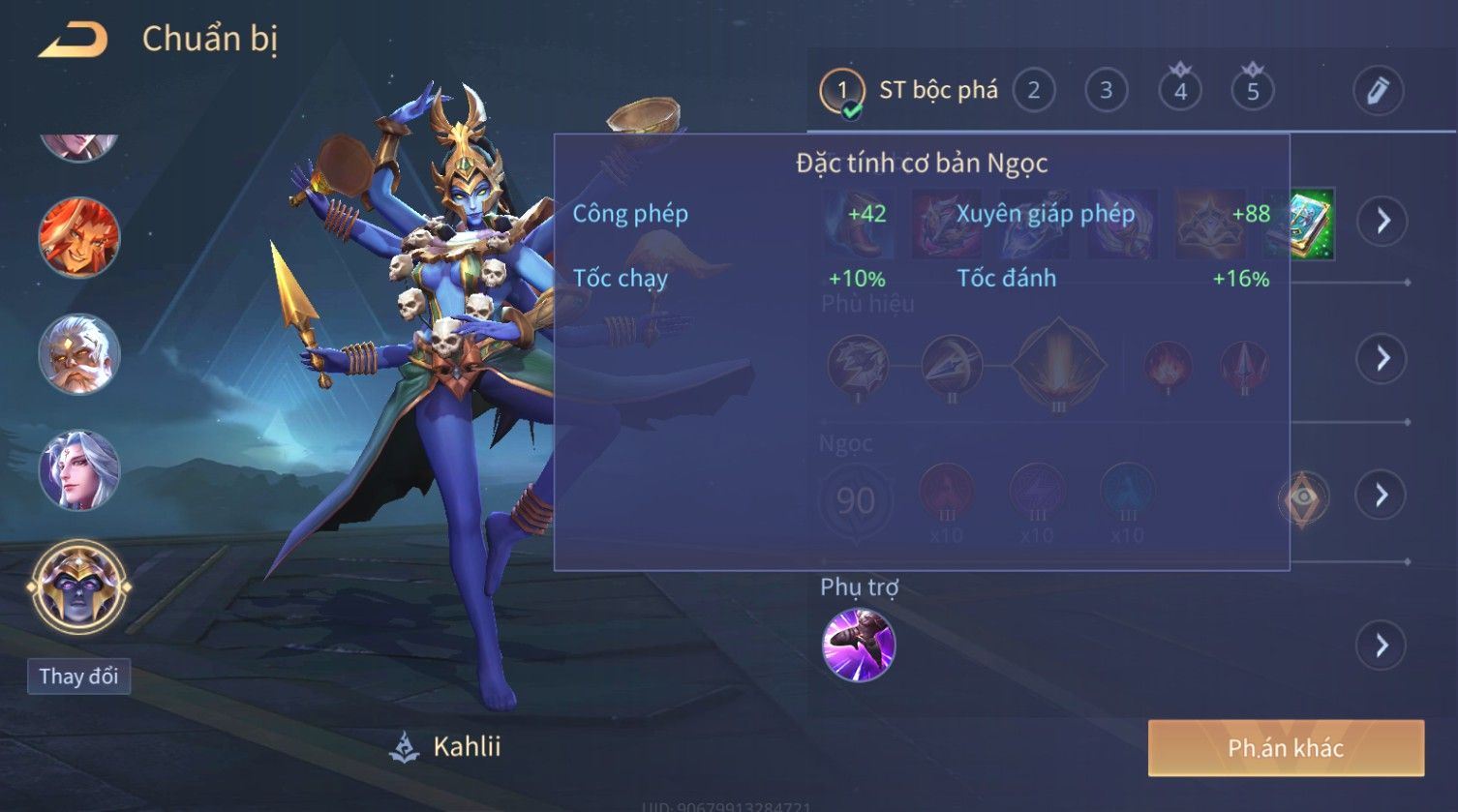Choose the white-bearded old hero portrait
The width and height of the screenshot is (1458, 812).
pos(78,354)
